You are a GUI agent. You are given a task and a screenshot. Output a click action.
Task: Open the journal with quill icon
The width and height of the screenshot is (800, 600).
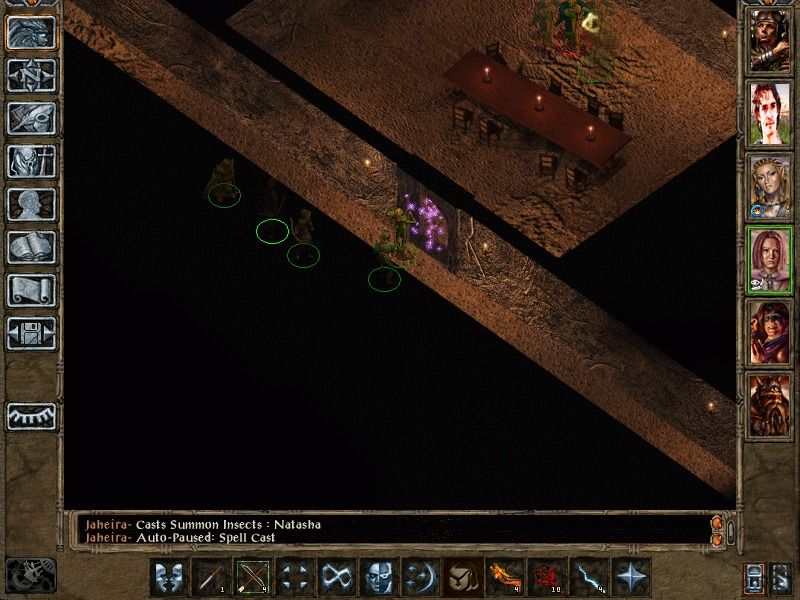tap(32, 118)
